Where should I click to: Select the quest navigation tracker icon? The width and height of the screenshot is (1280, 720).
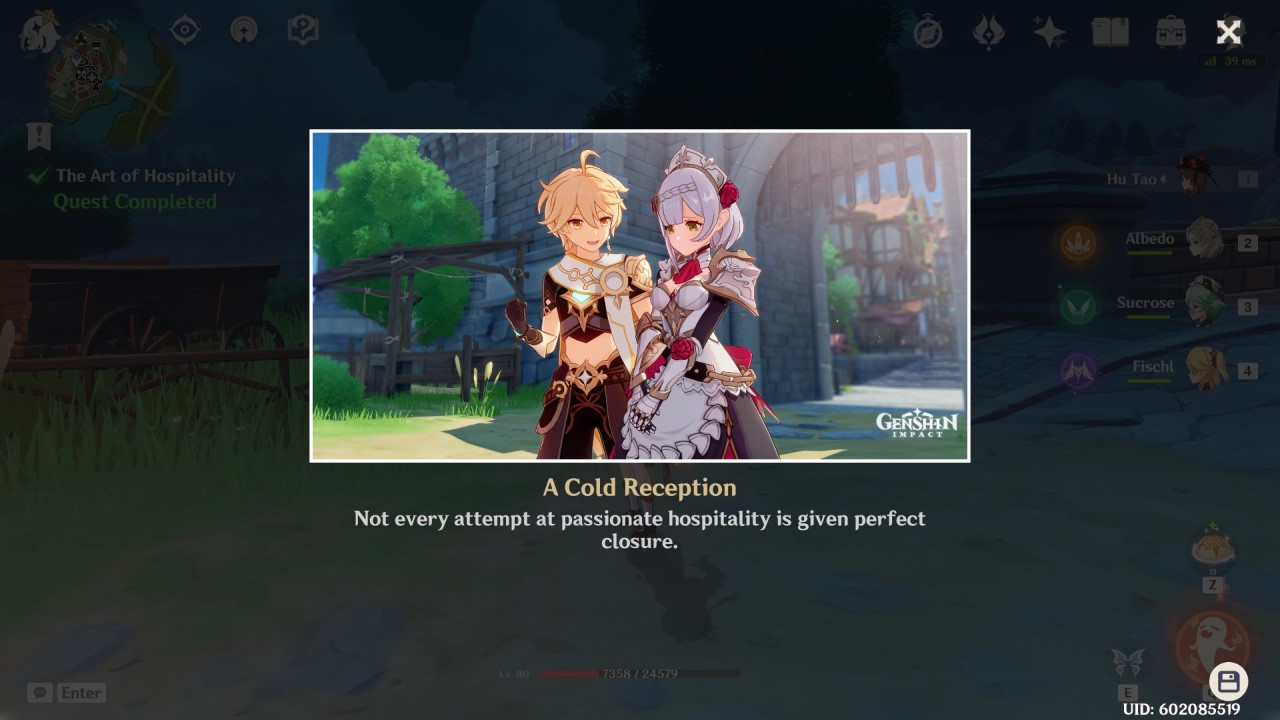pyautogui.click(x=243, y=30)
